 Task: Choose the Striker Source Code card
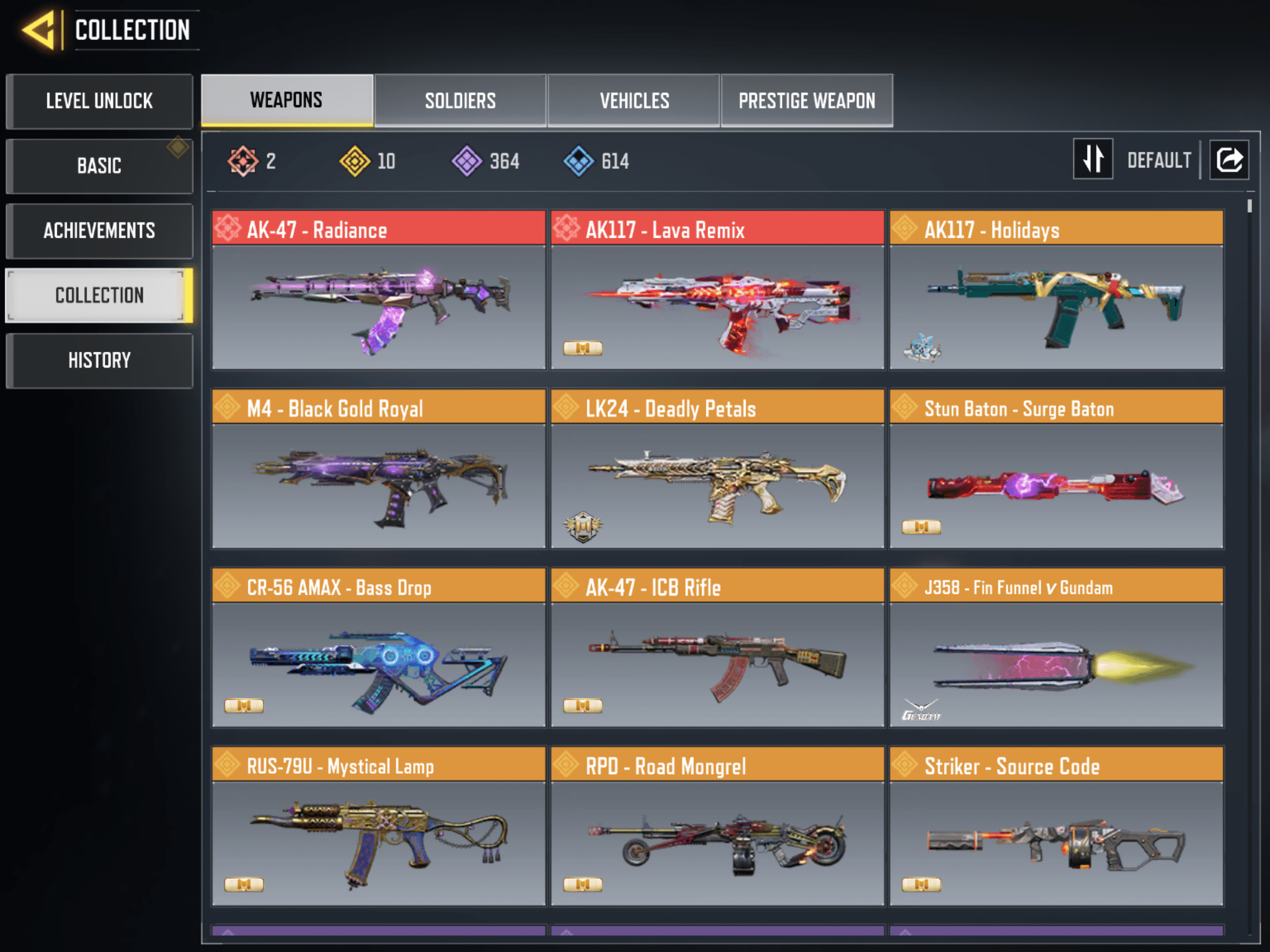click(1056, 826)
